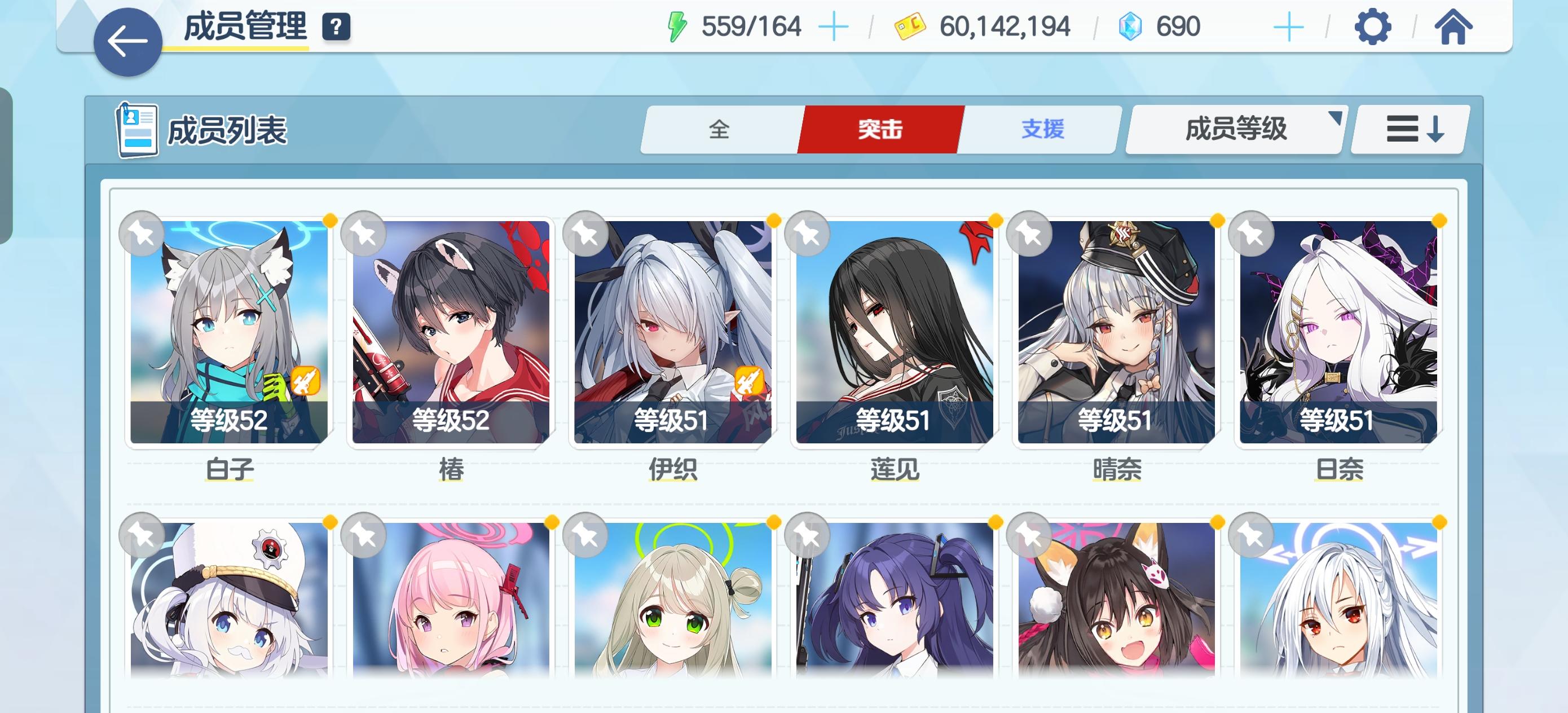Open the help icon beside 成员管理
This screenshot has height=713, width=1568.
[x=336, y=27]
